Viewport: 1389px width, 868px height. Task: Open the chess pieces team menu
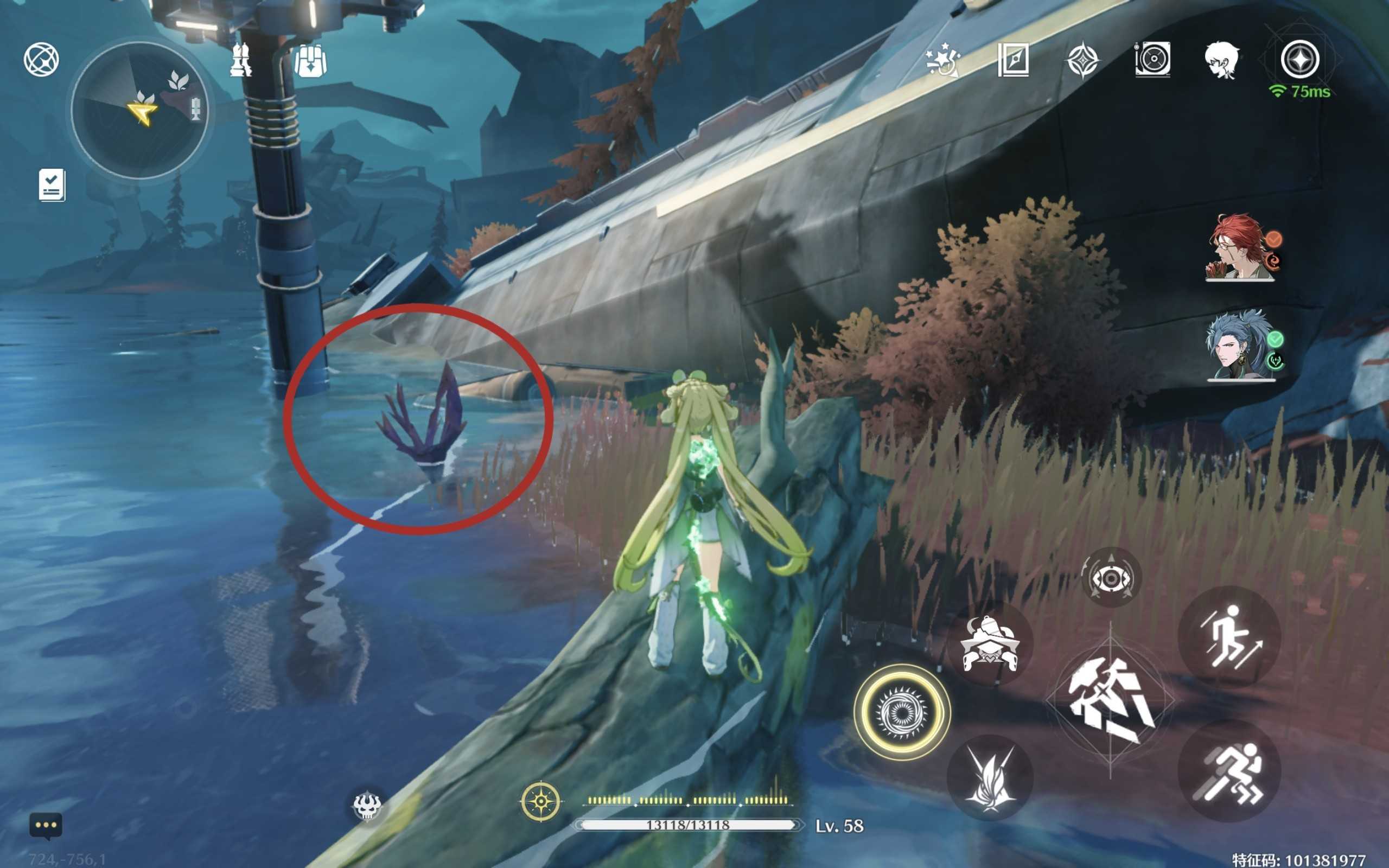click(241, 59)
